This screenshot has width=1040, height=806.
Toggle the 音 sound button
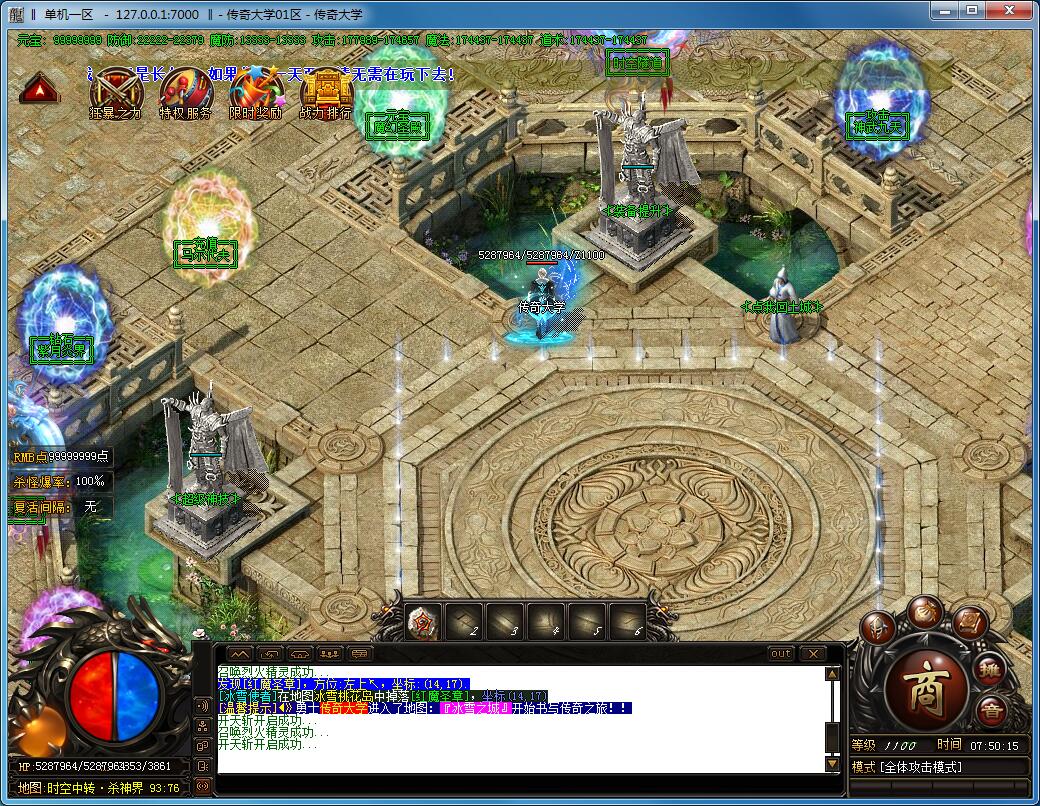(x=991, y=712)
